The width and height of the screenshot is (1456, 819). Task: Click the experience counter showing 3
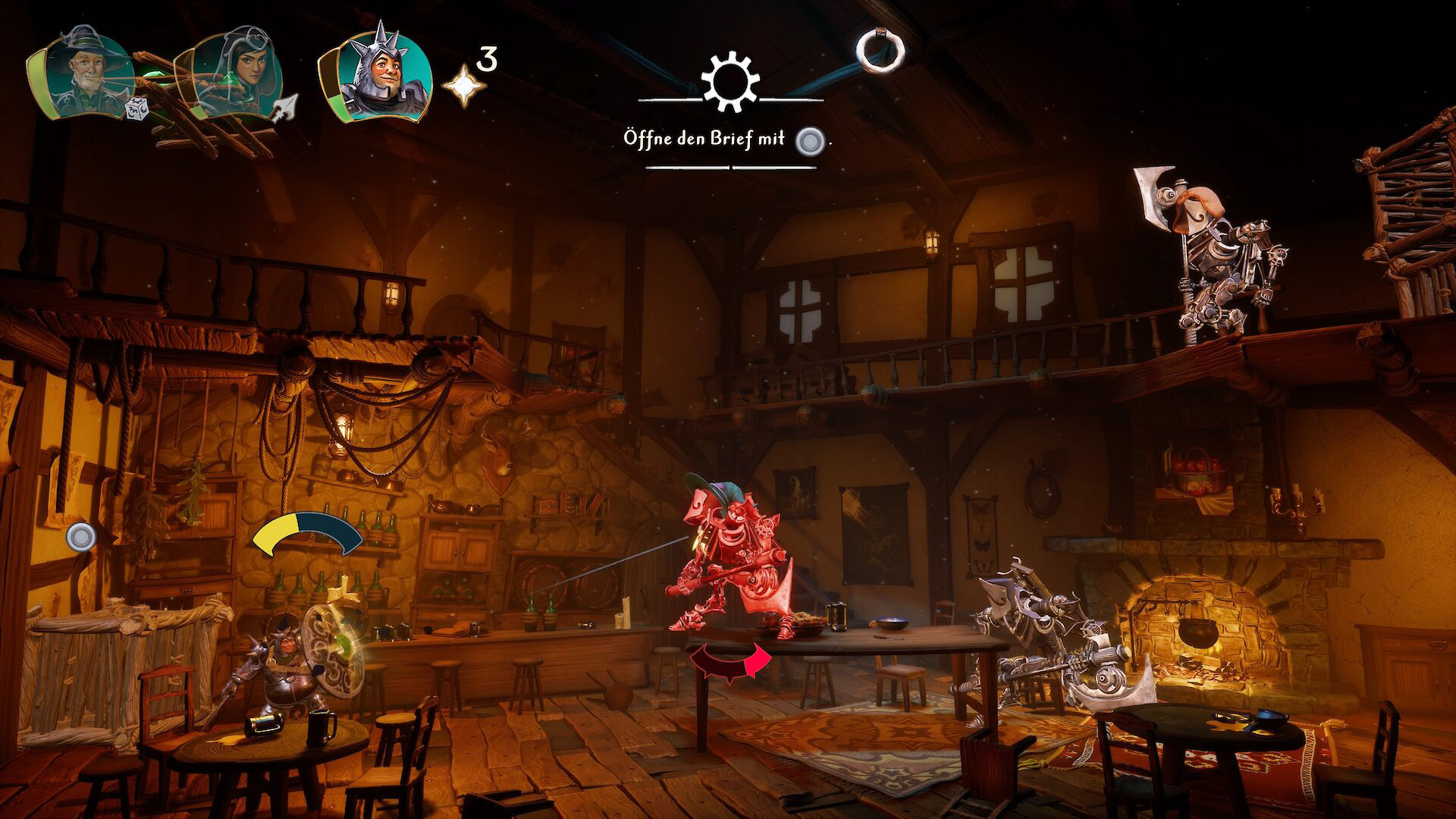point(486,57)
